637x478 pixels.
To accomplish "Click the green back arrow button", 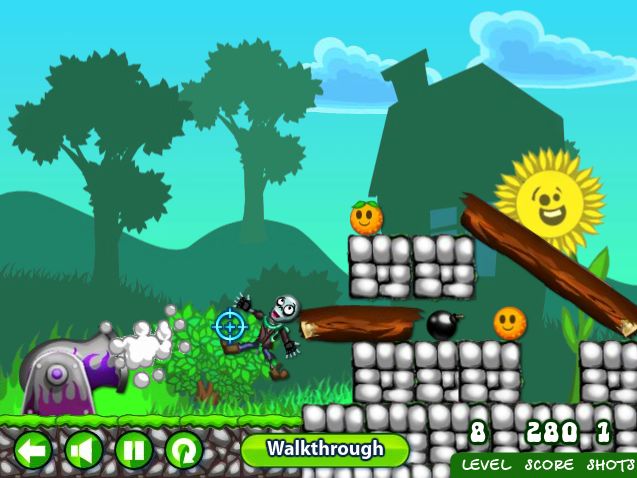I will 33,450.
